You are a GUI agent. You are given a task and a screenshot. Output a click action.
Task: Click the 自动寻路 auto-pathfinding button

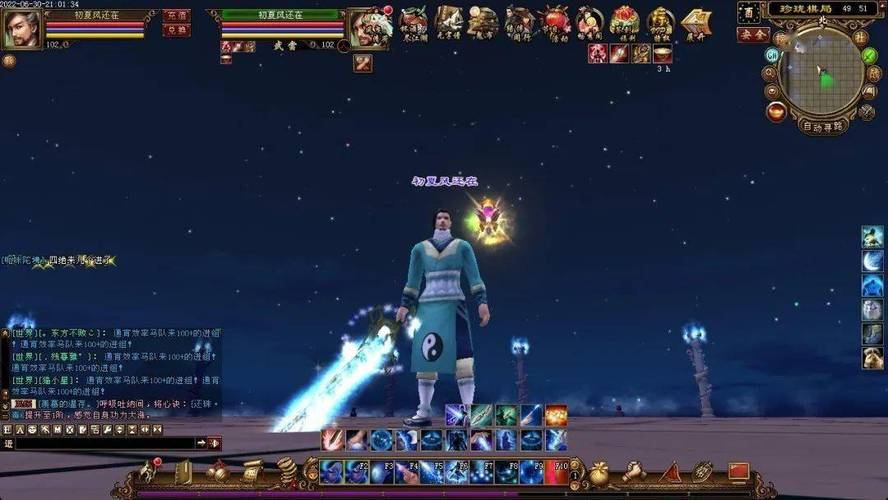click(823, 126)
